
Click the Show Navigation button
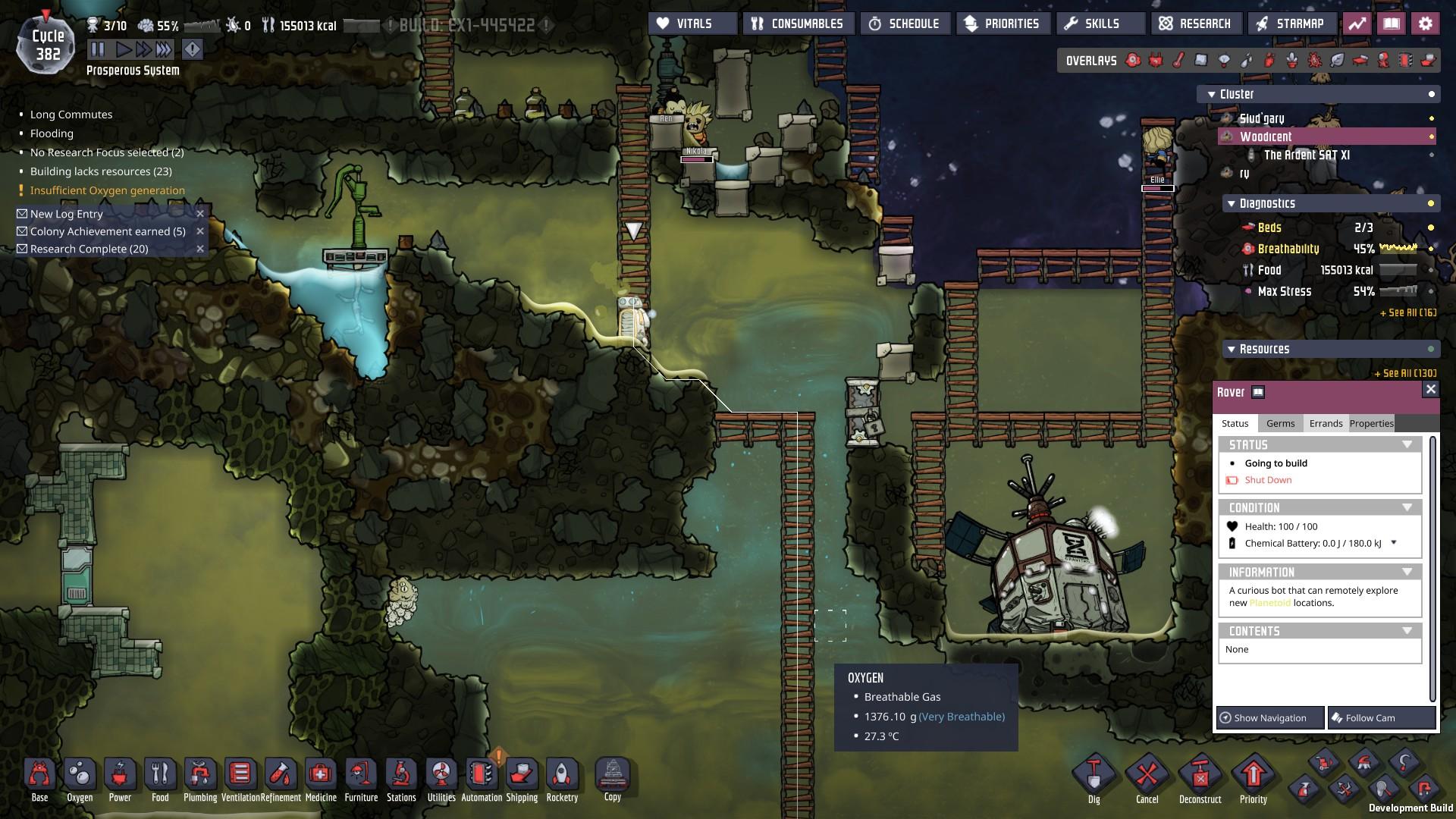(1269, 717)
